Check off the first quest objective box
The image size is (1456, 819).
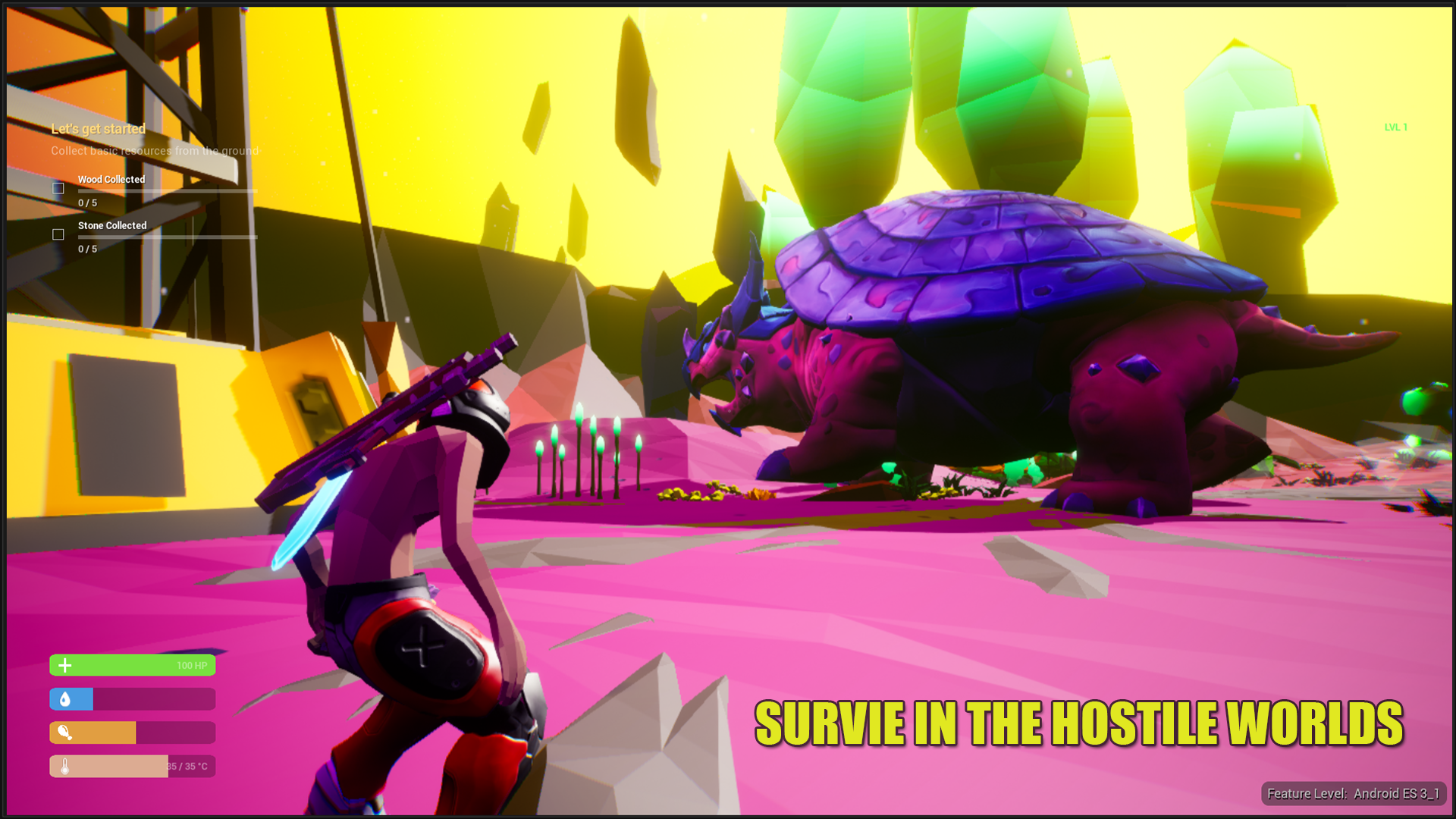click(58, 188)
